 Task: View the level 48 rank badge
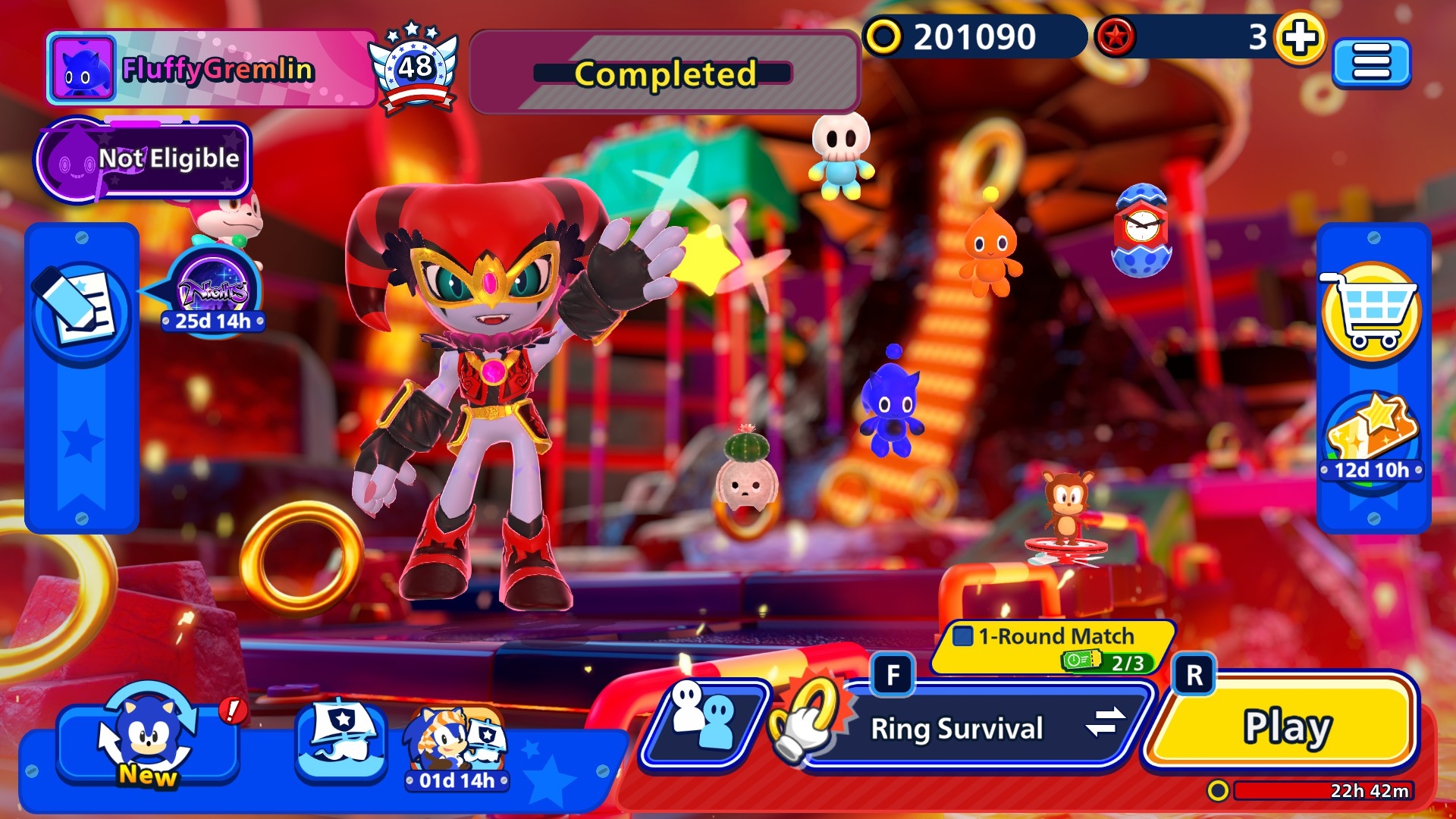coord(414,69)
